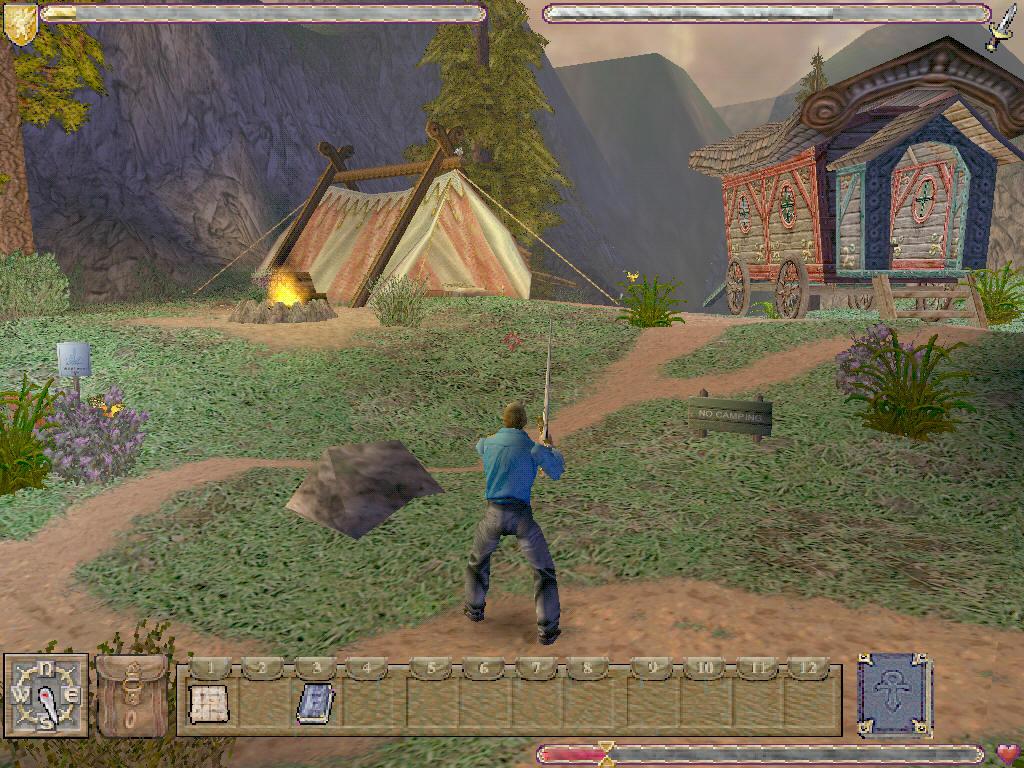Screen dimensions: 1024x768
Task: Click the sword weapon icon
Action: tap(1000, 28)
